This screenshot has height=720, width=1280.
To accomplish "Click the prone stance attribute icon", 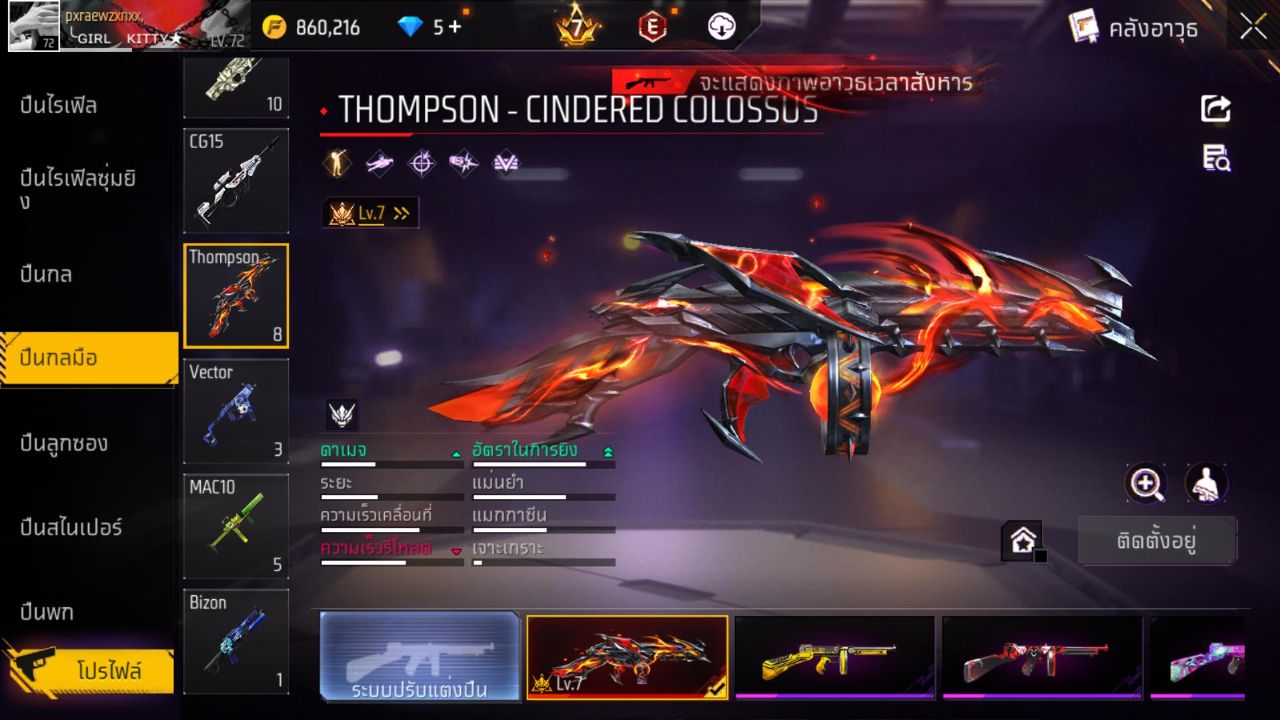I will pyautogui.click(x=379, y=163).
